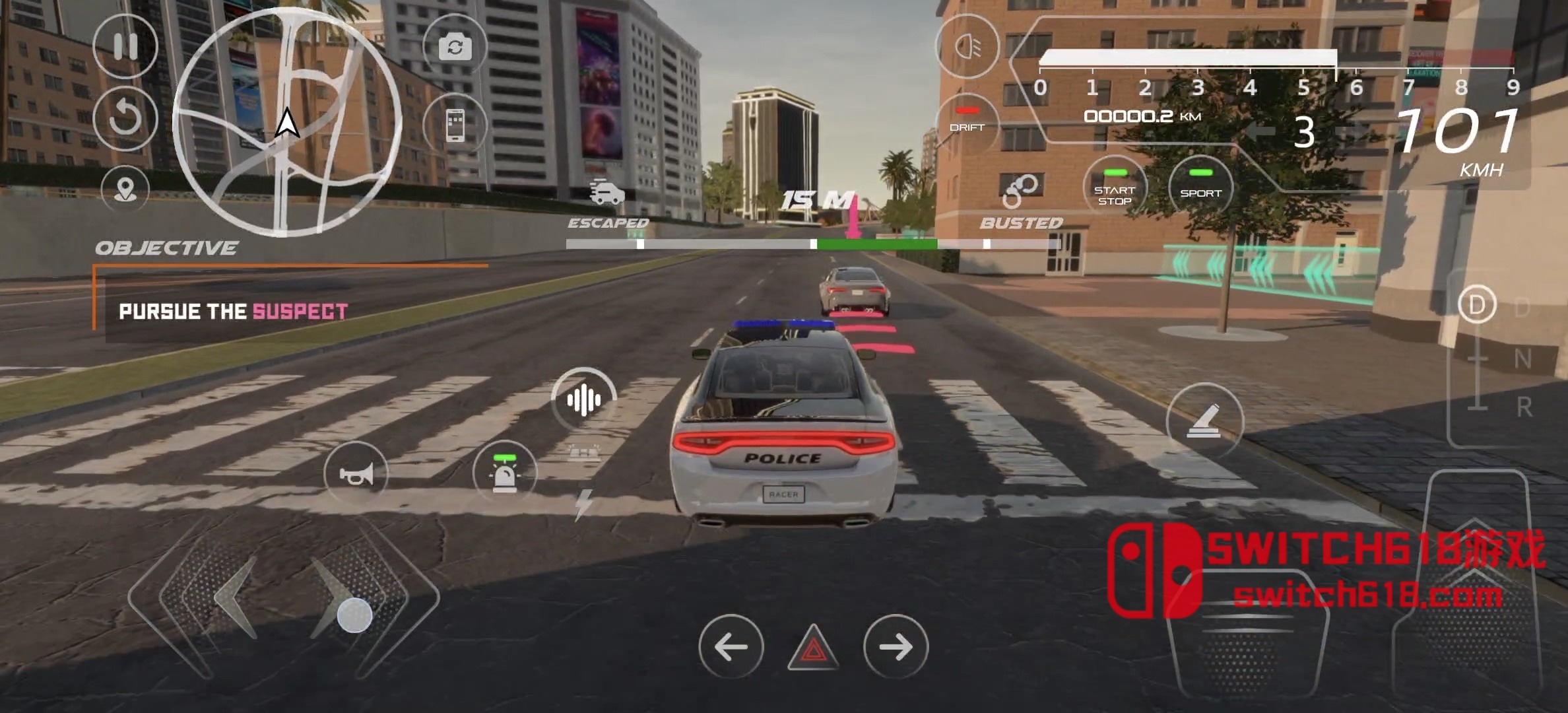
Task: Activate the left turn signal
Action: 731,646
